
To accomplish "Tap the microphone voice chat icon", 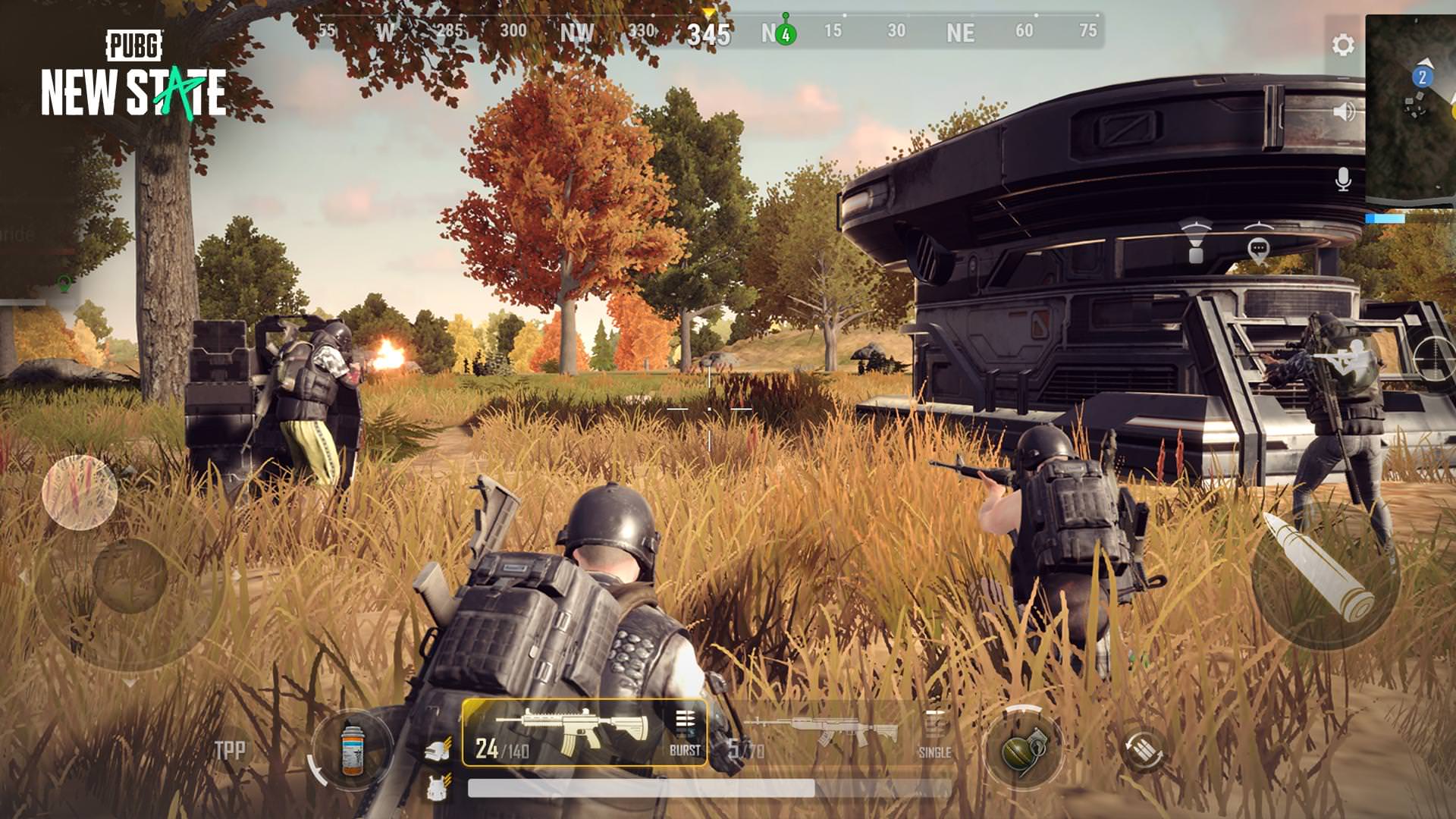I will [1344, 180].
